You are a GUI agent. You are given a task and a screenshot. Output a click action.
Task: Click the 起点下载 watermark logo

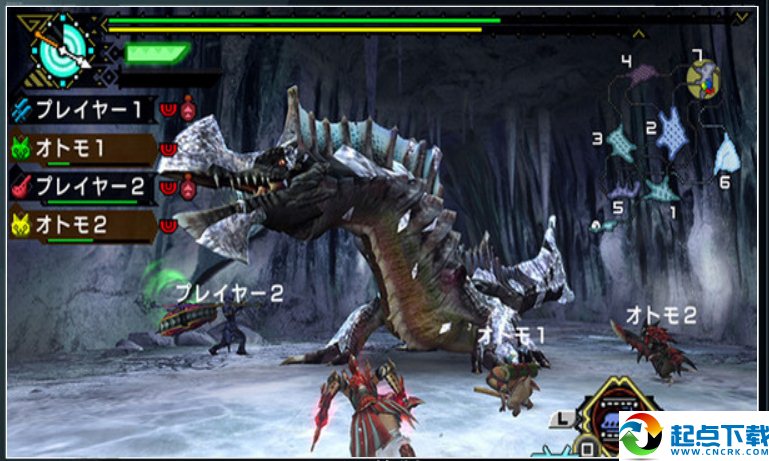(692, 437)
